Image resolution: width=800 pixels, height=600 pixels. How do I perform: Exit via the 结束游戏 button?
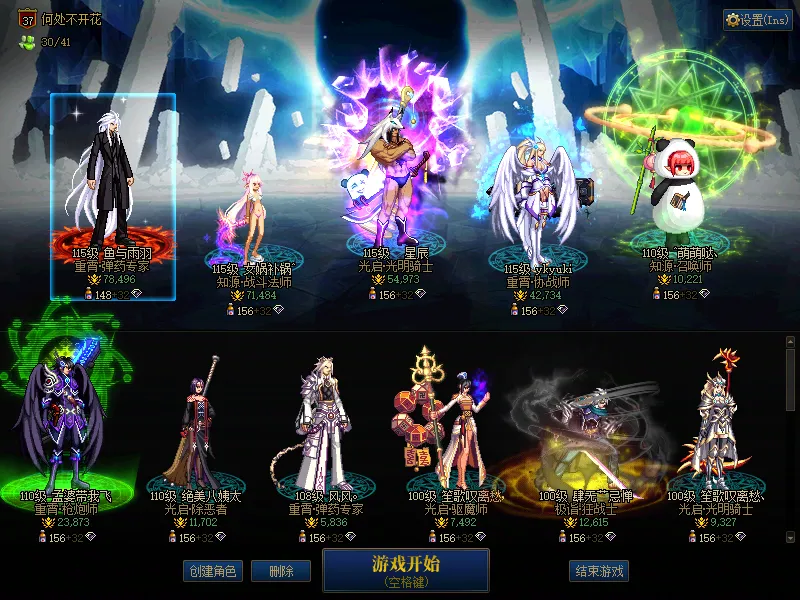(x=598, y=571)
